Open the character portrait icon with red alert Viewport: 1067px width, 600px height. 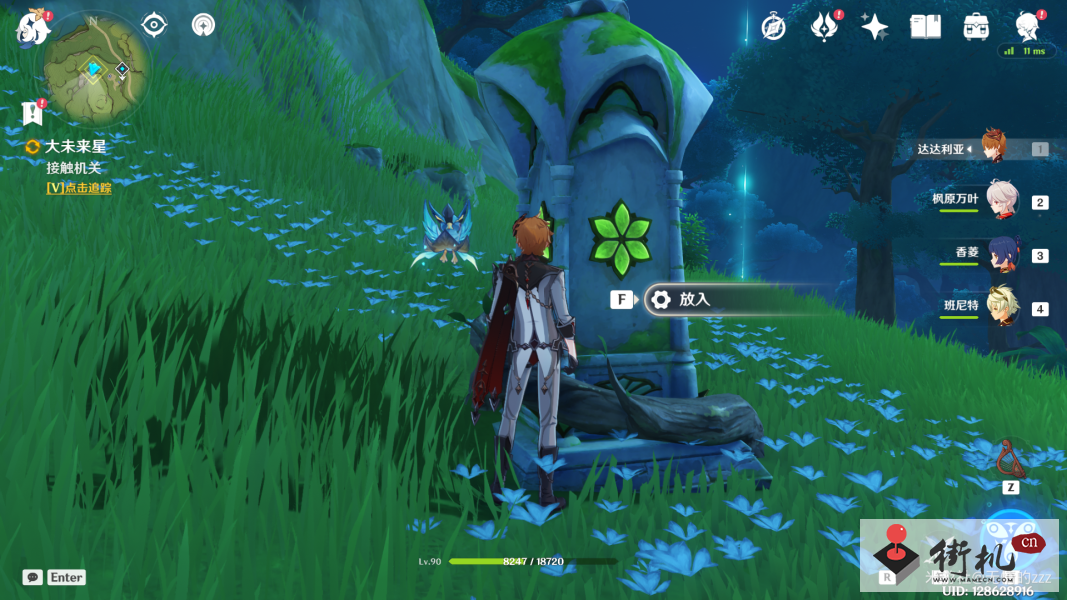coord(1026,26)
